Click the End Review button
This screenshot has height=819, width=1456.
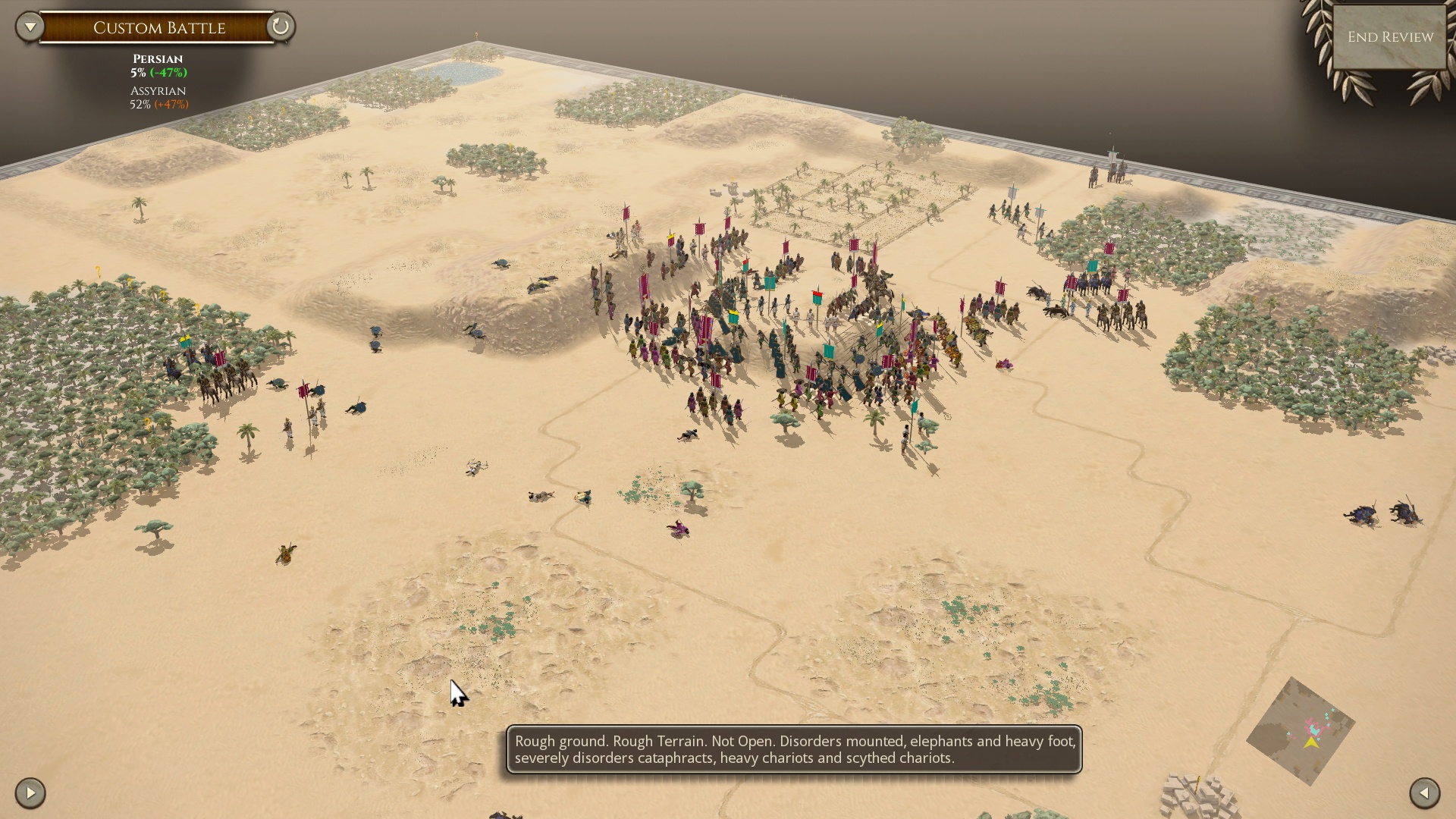tap(1390, 37)
